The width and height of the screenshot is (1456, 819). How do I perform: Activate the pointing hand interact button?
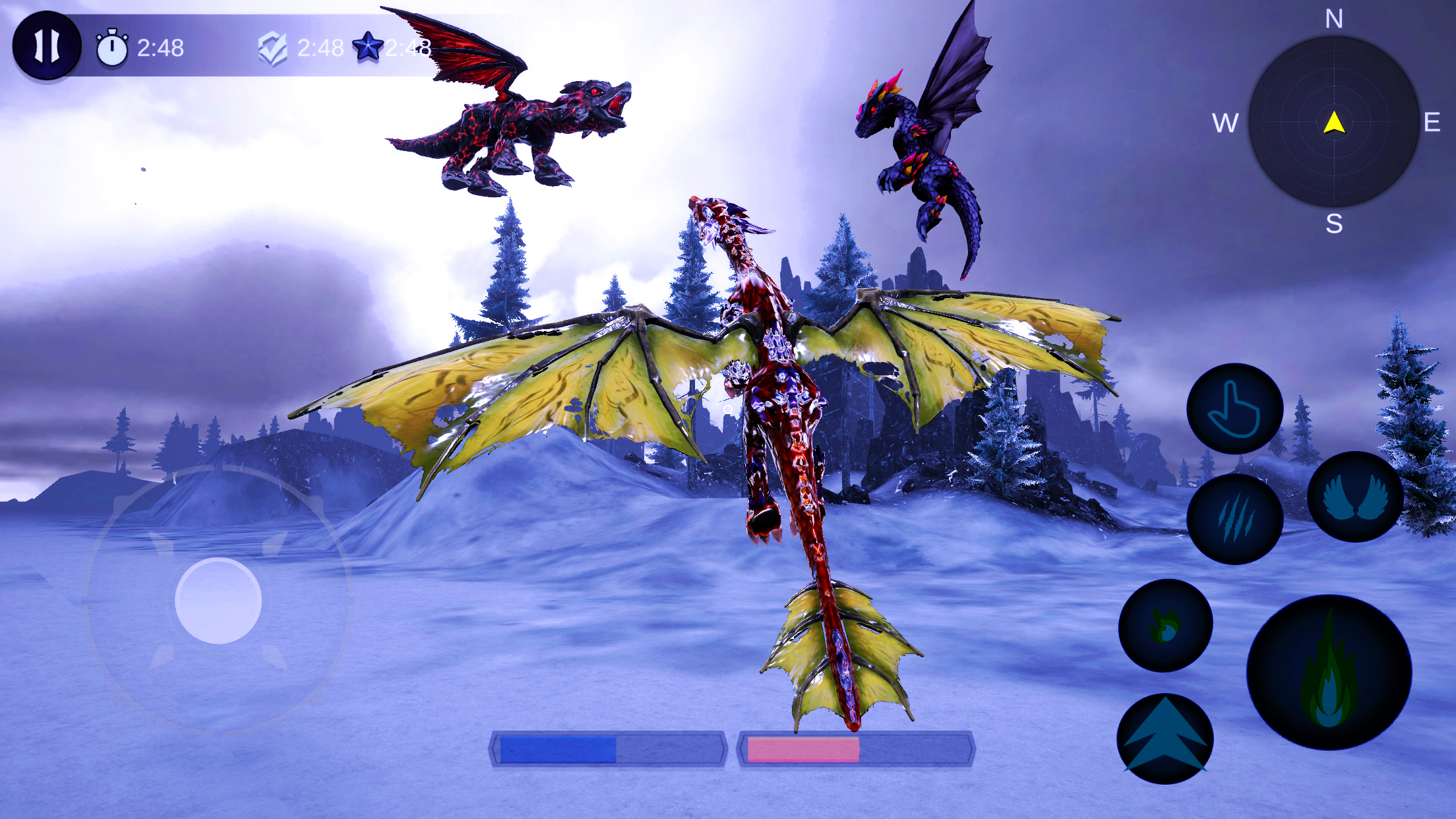(1234, 409)
